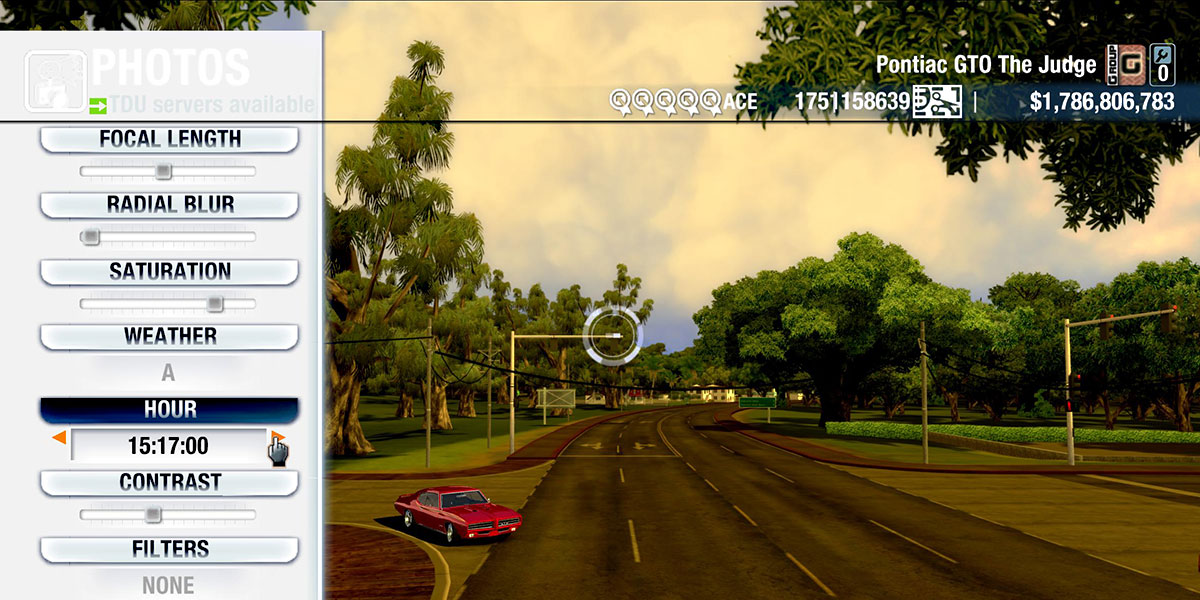This screenshot has height=600, width=1200.
Task: Click the Saturation slider handle
Action: [214, 303]
